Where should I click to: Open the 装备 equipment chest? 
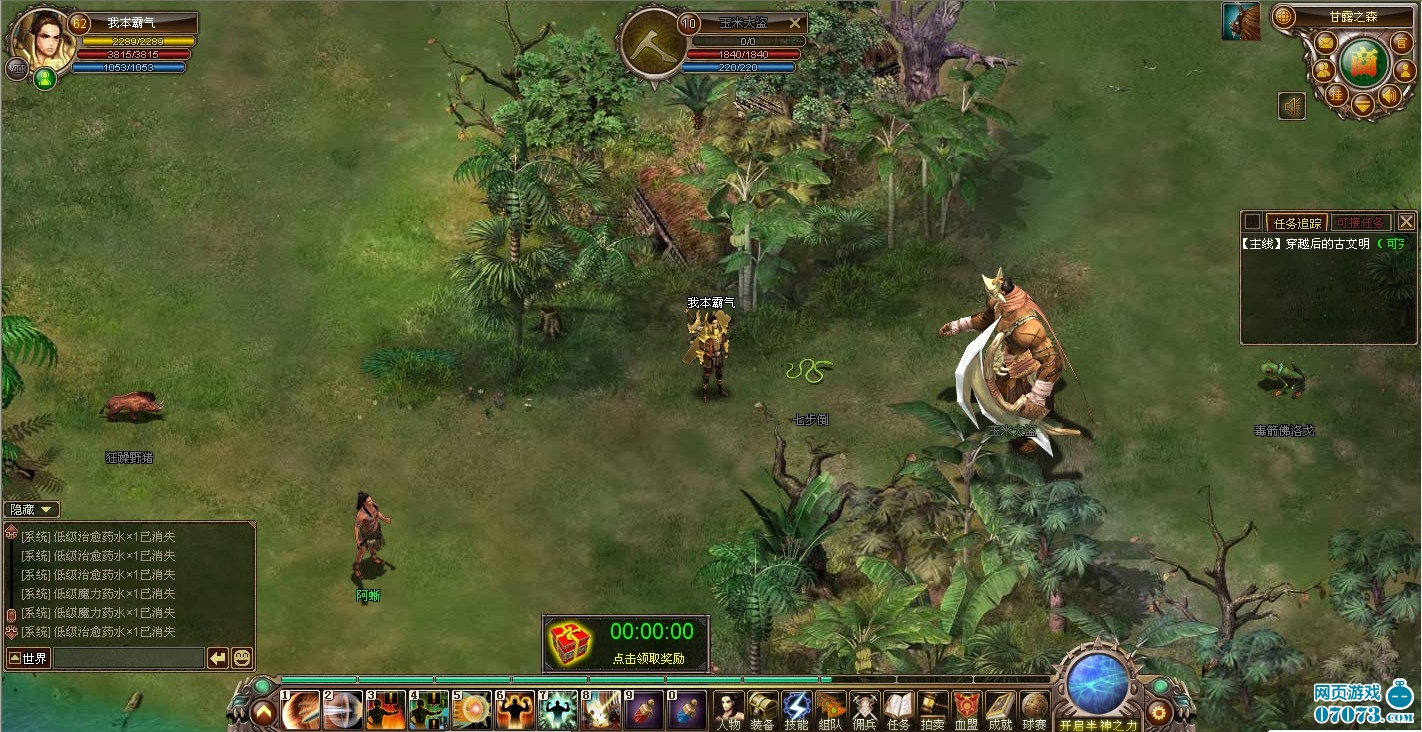762,708
